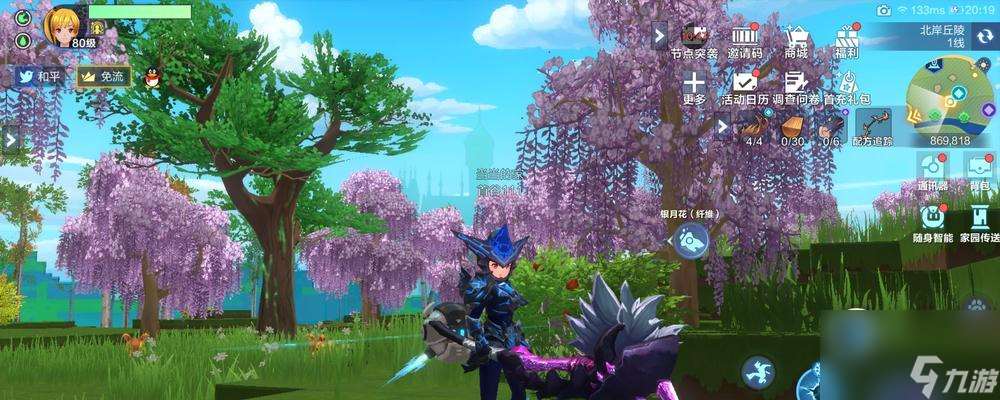1000x400 pixels.
Task: Use the 家园传送 home teleport
Action: (980, 218)
